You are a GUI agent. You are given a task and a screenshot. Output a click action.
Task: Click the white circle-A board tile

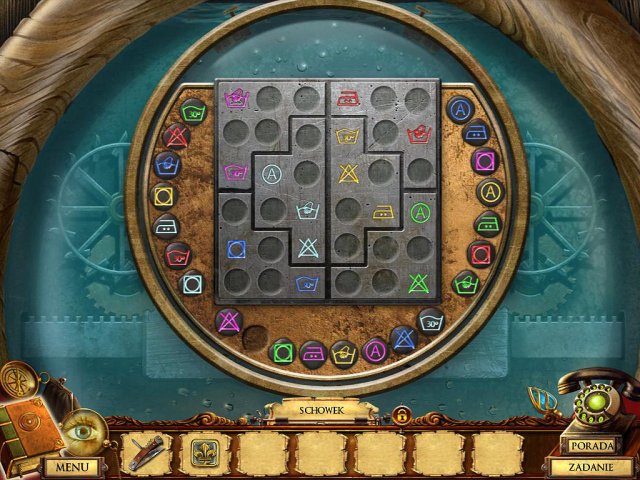coord(271,174)
